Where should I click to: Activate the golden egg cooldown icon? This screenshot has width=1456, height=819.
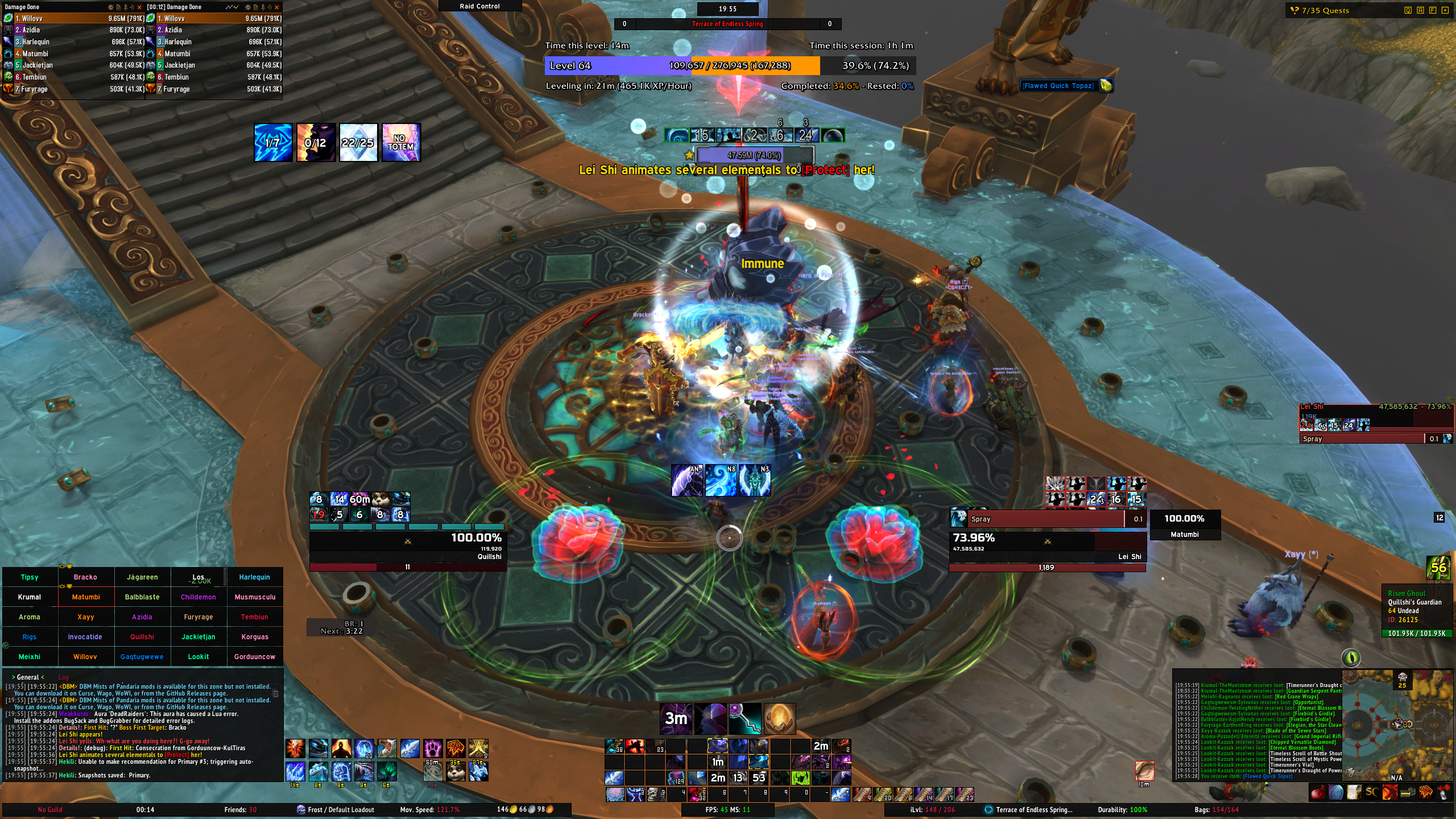point(779,719)
